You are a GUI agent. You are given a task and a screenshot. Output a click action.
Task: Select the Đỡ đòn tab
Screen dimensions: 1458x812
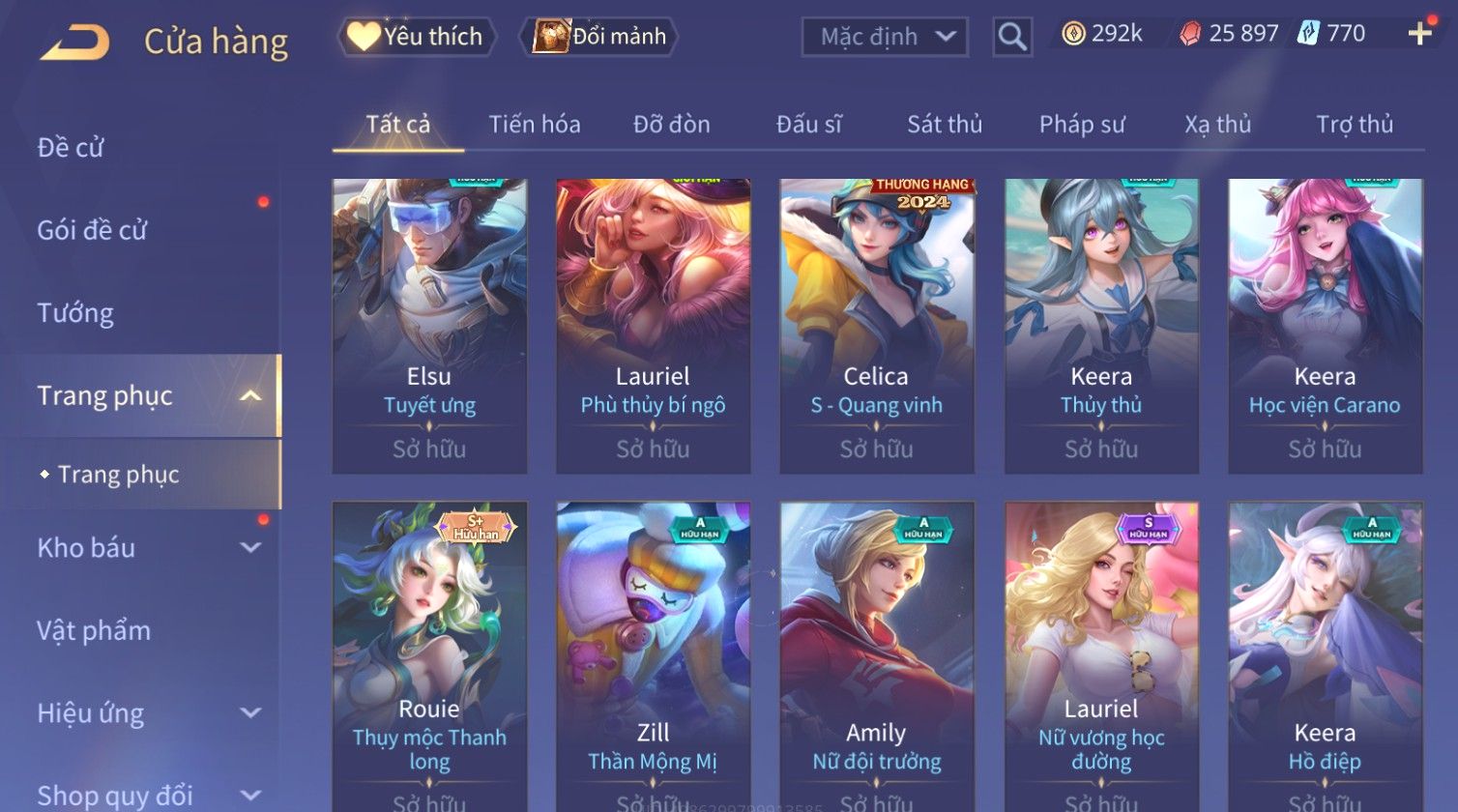671,124
